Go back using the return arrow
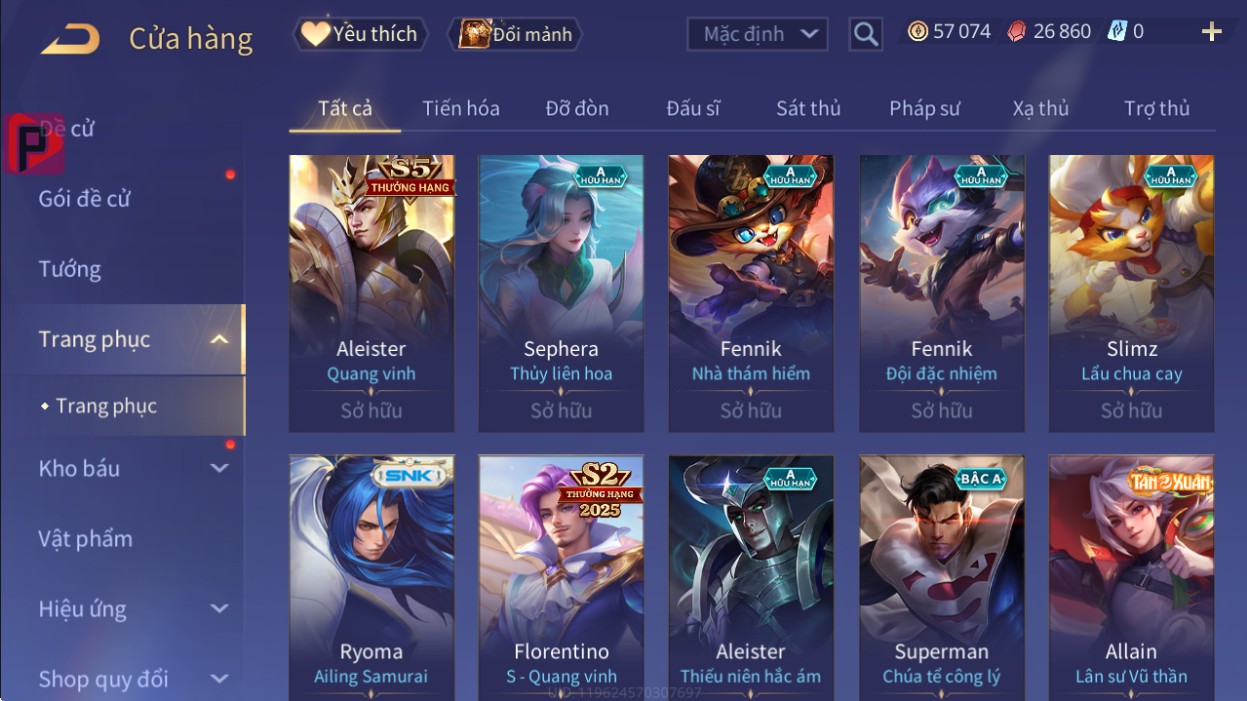Image resolution: width=1247 pixels, height=701 pixels. click(70, 39)
